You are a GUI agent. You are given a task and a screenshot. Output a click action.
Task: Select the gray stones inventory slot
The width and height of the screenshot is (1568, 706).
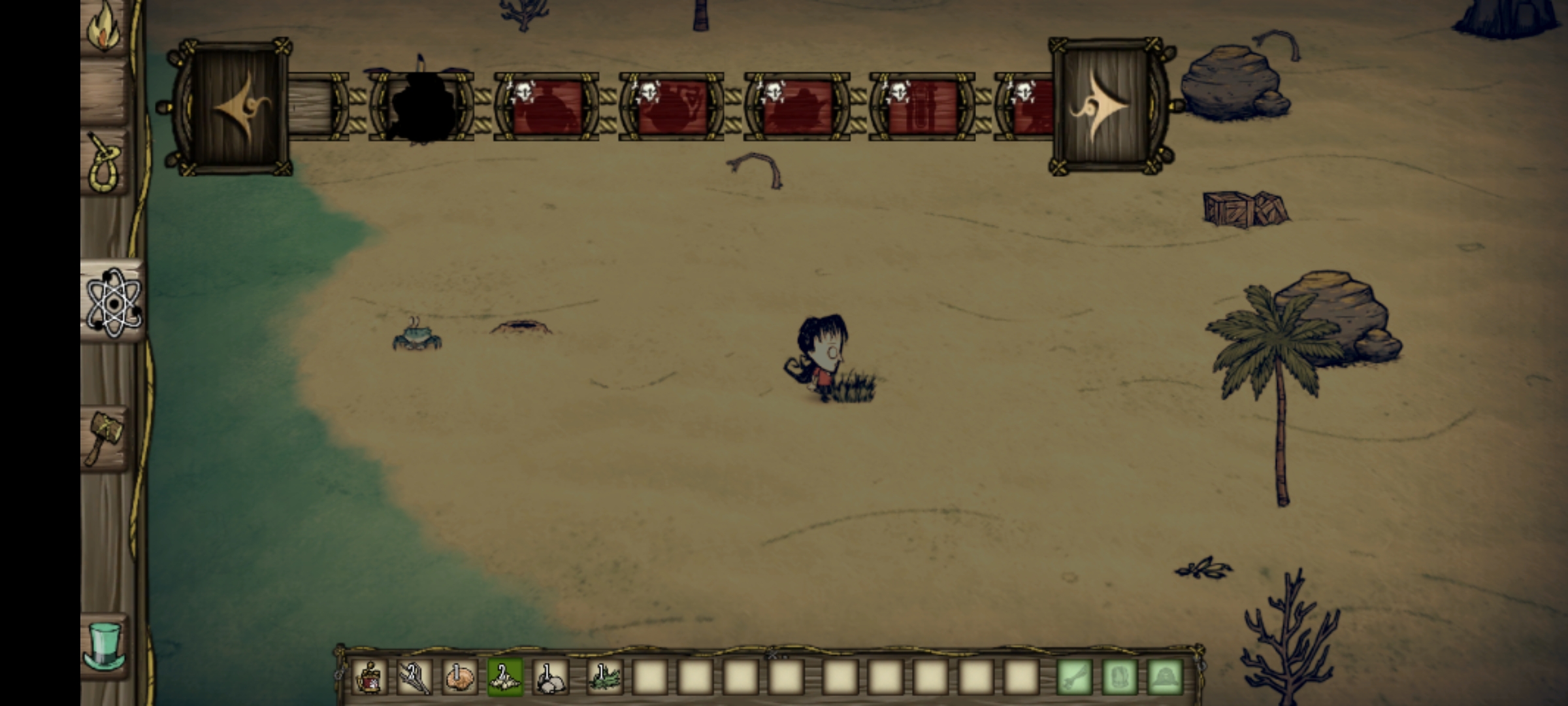click(551, 677)
